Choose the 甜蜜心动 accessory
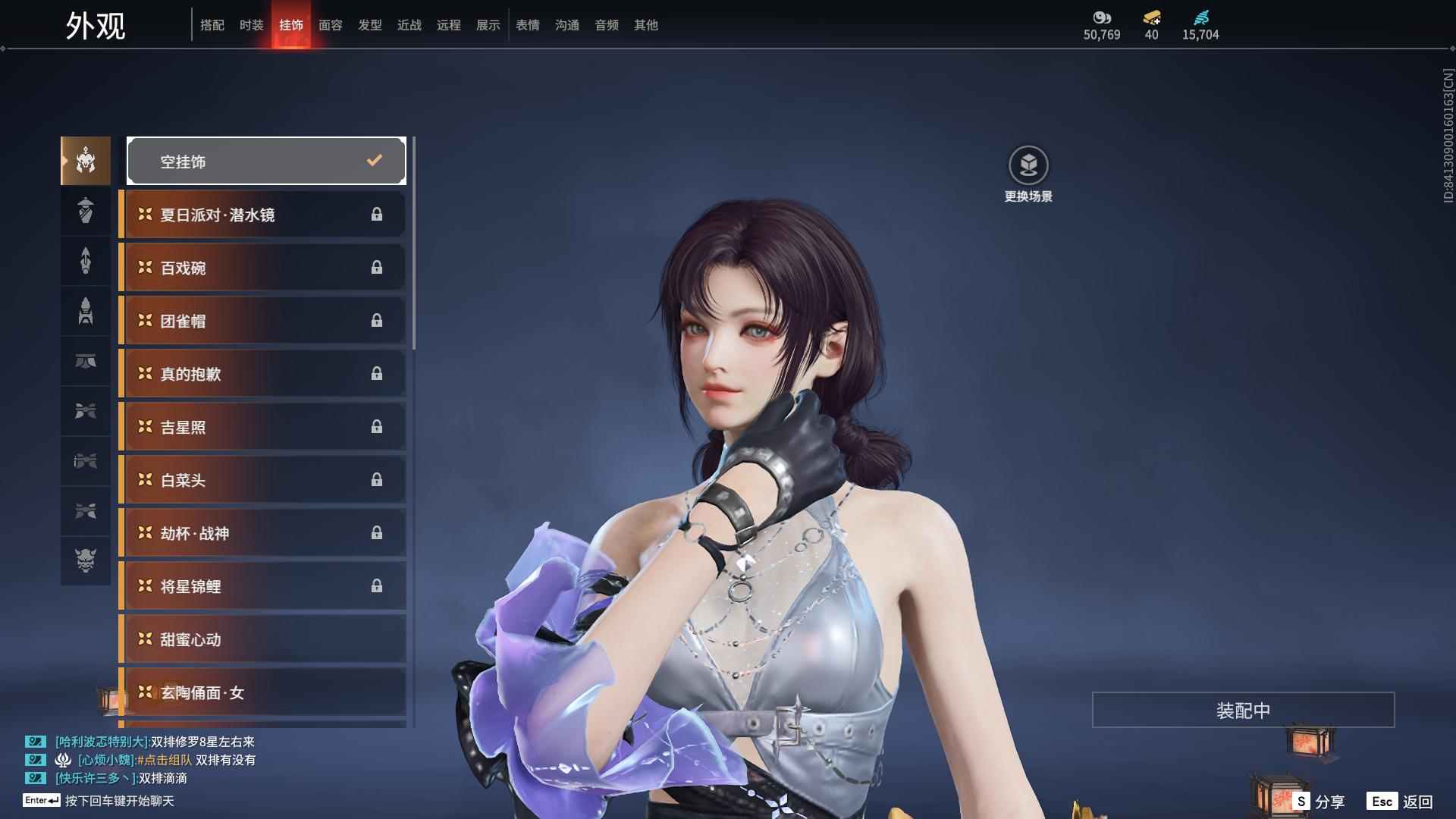 point(263,639)
